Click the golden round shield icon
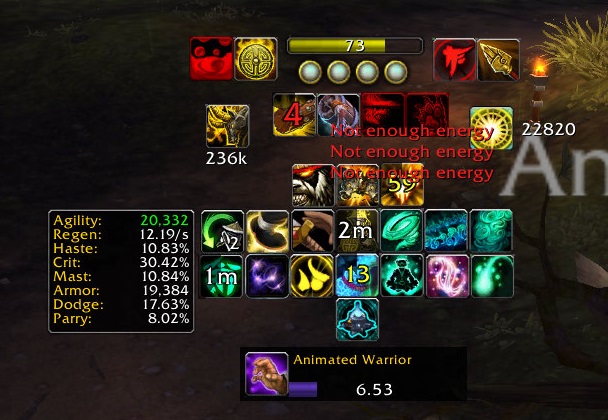The width and height of the screenshot is (608, 420). [x=255, y=59]
